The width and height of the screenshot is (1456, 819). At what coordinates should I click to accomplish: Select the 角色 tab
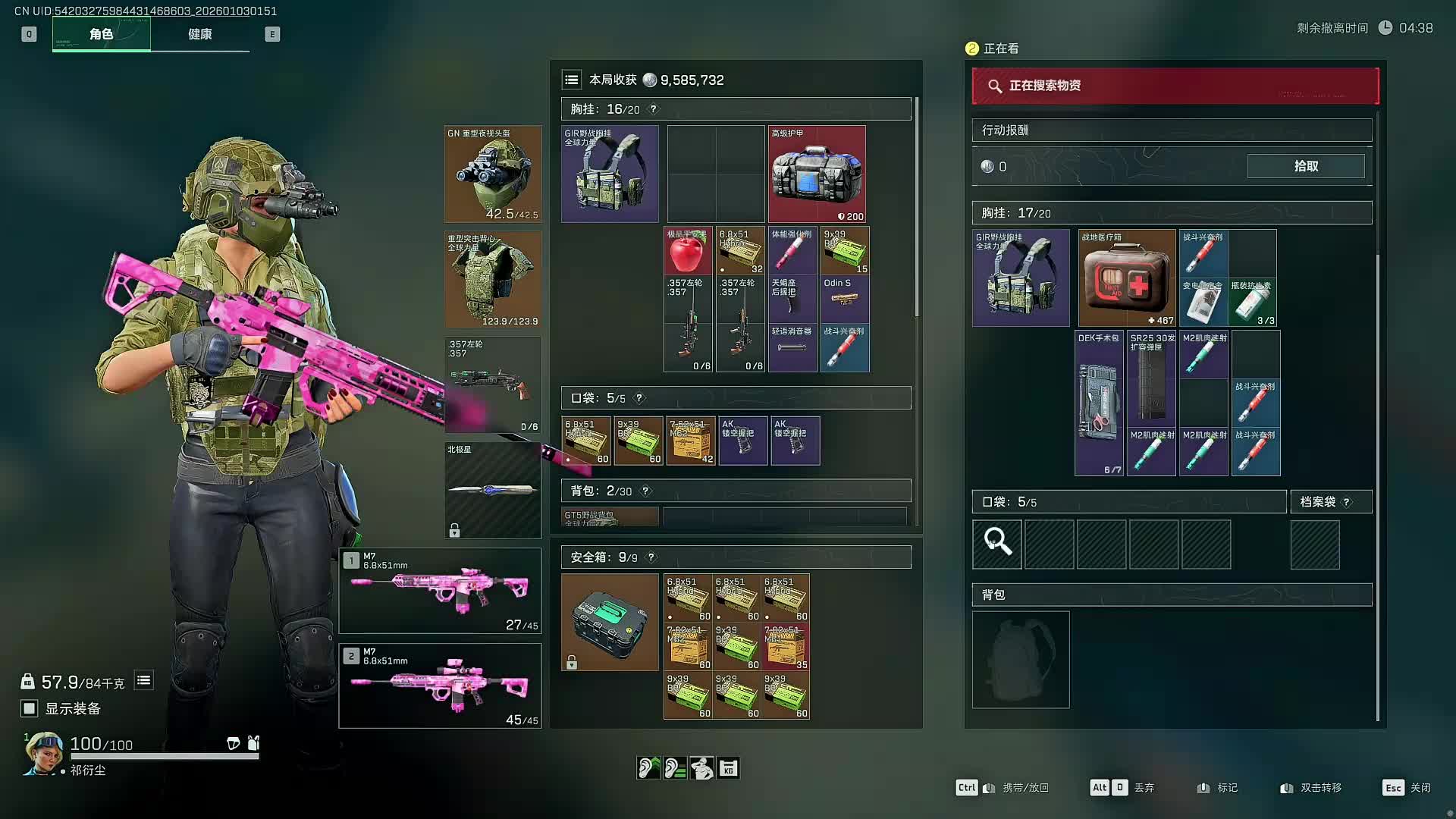(x=101, y=34)
